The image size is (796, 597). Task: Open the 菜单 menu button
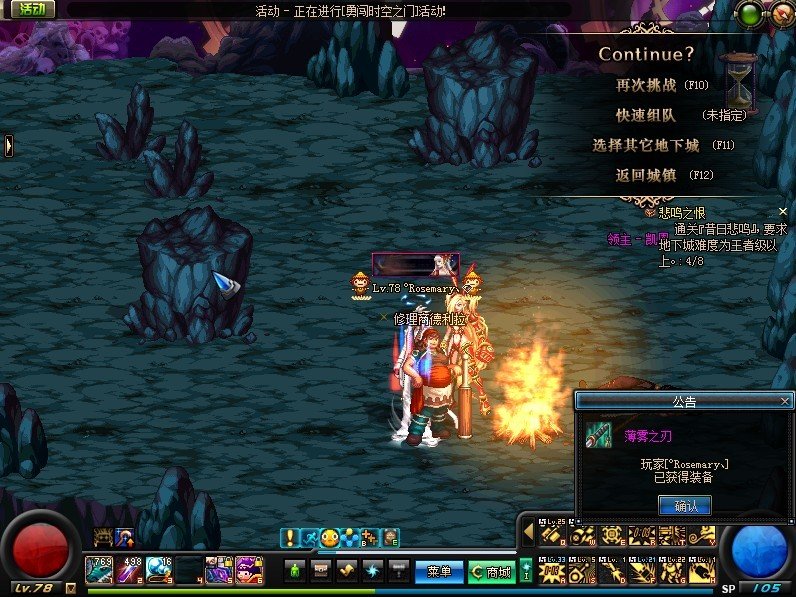(x=440, y=572)
